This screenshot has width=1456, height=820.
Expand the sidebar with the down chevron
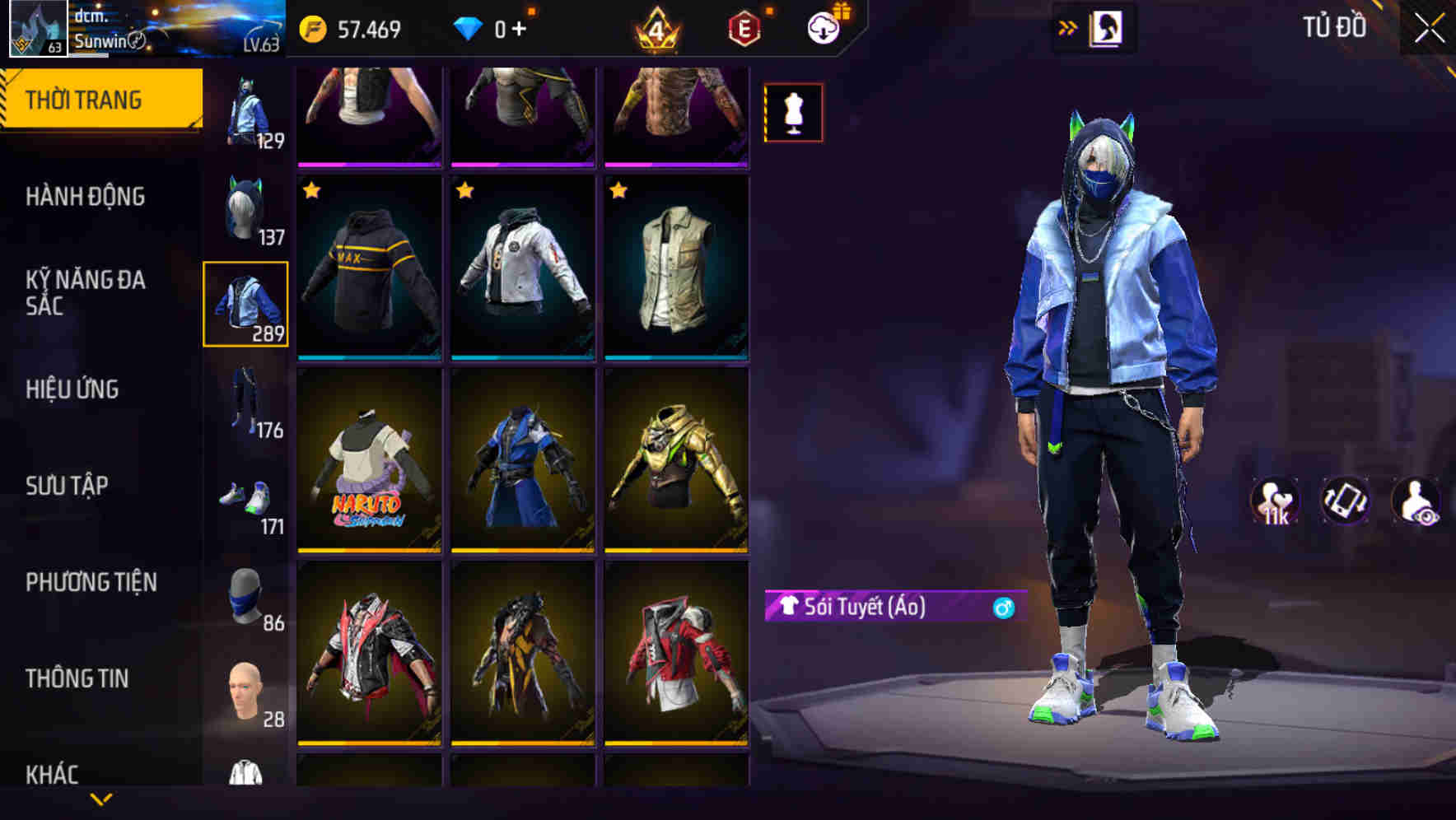(x=101, y=797)
